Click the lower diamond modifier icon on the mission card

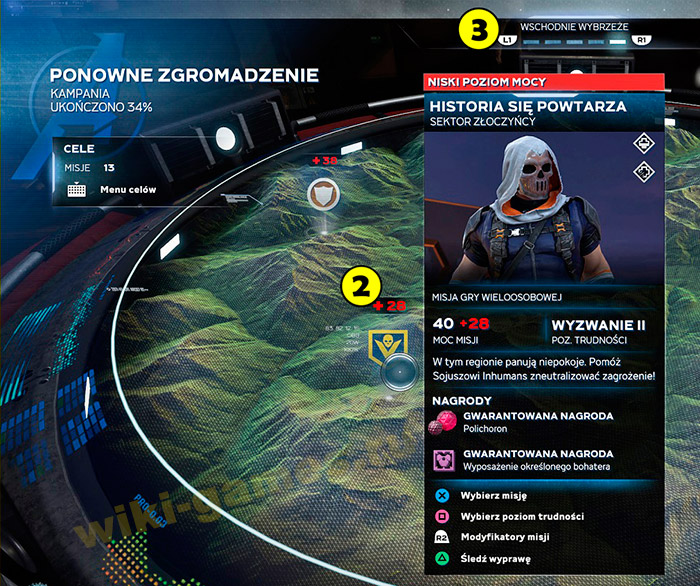coord(643,170)
